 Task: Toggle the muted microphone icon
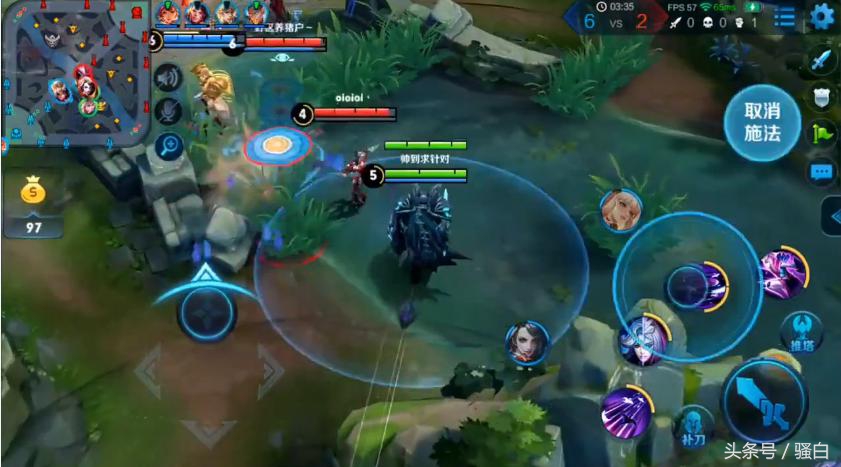pos(168,111)
